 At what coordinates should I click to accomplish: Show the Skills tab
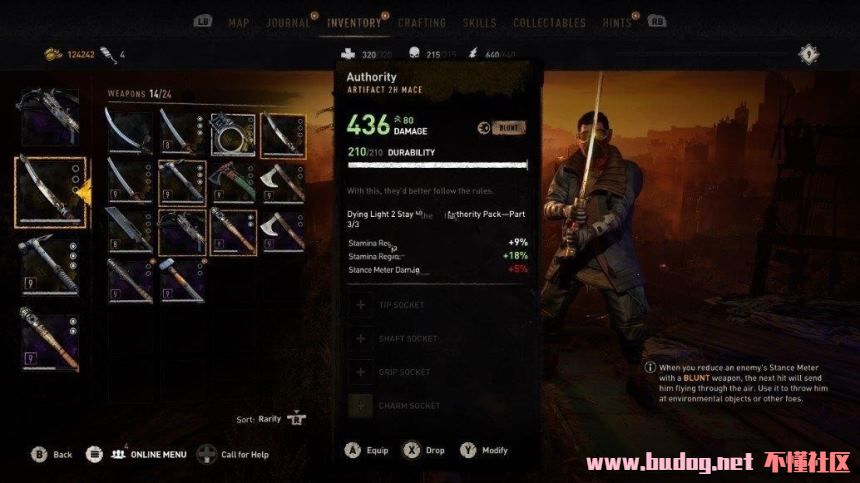pyautogui.click(x=480, y=23)
